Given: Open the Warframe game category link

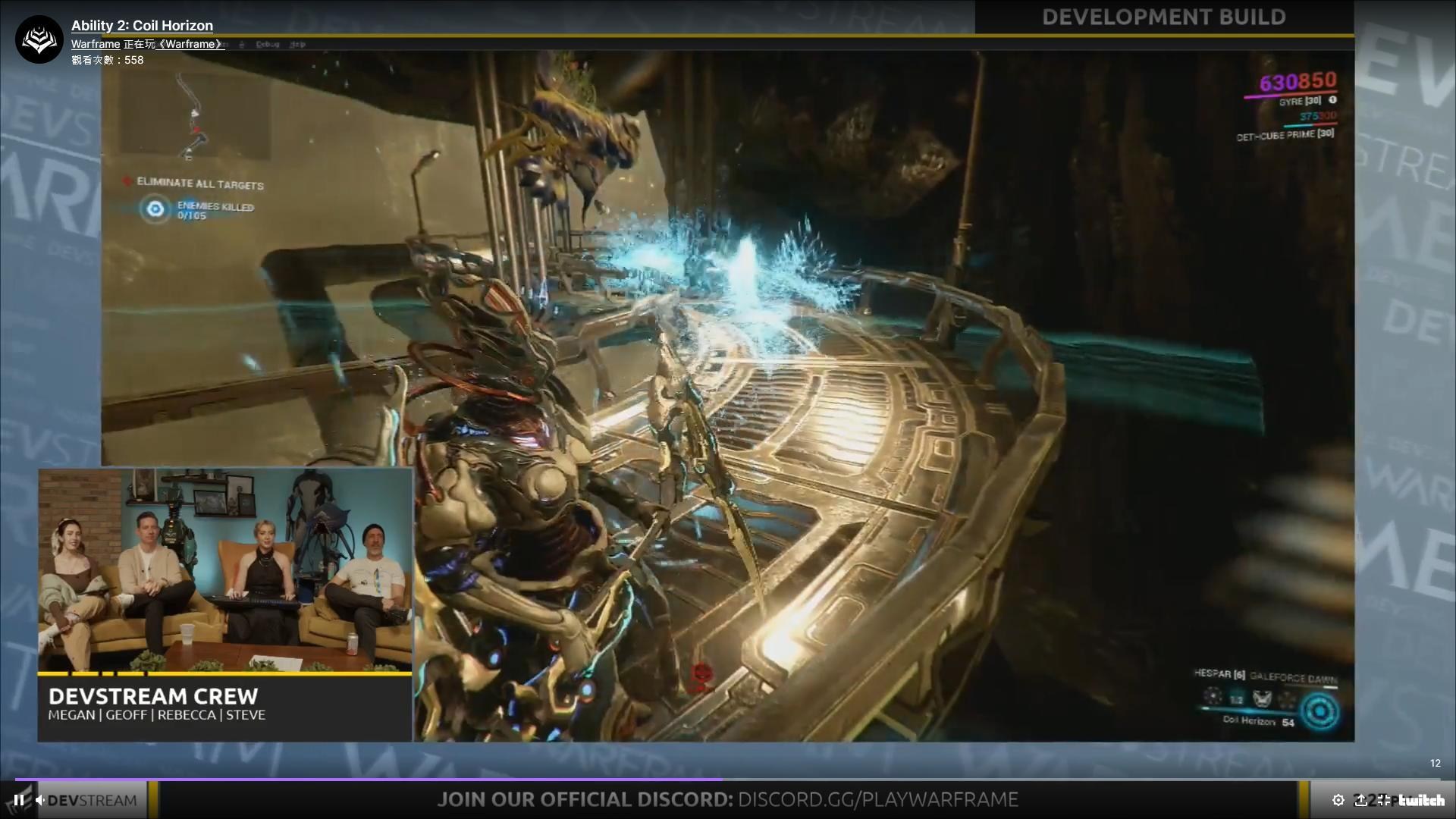Looking at the screenshot, I should pos(190,43).
